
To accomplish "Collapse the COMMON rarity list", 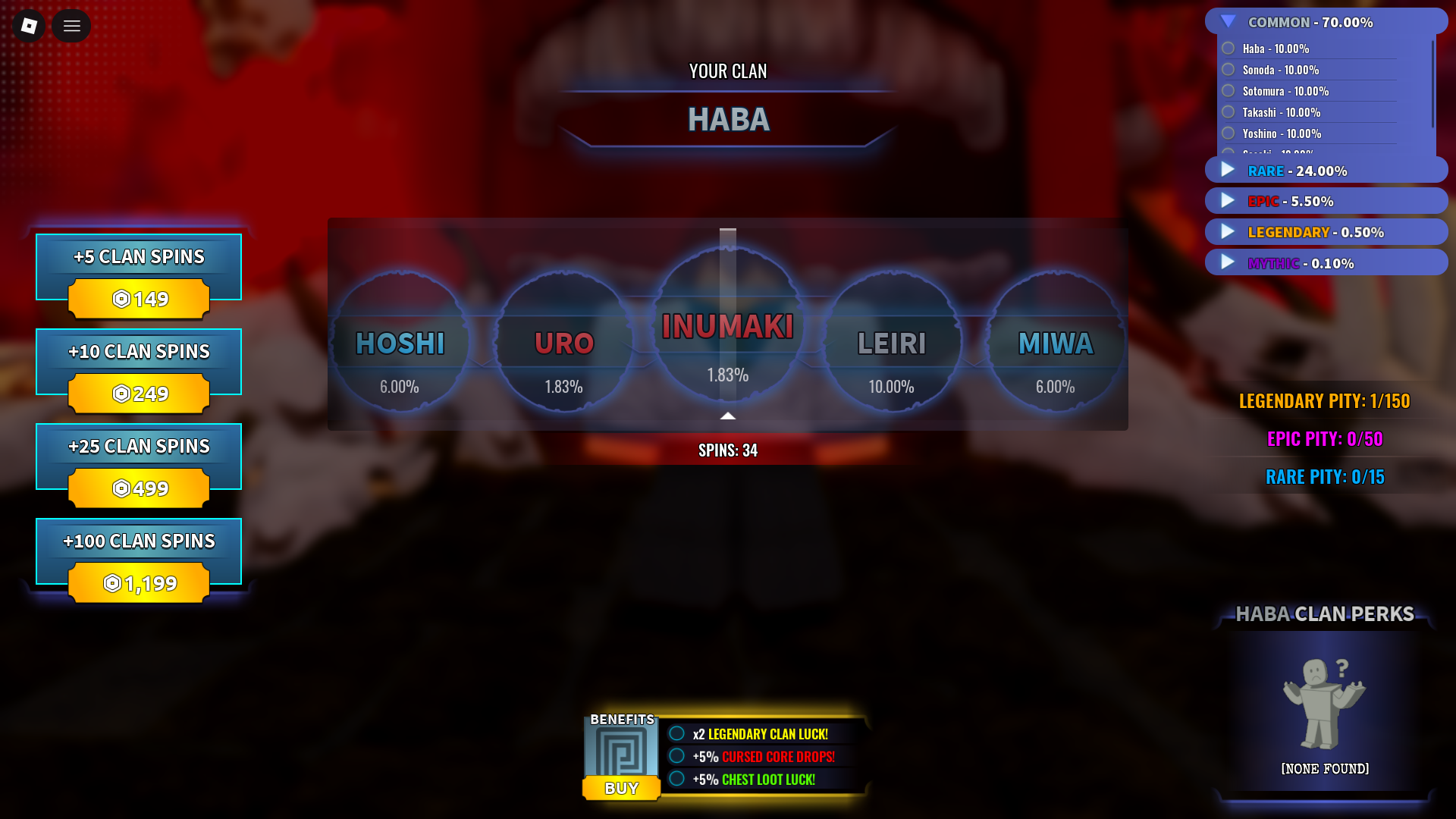I will [1228, 22].
